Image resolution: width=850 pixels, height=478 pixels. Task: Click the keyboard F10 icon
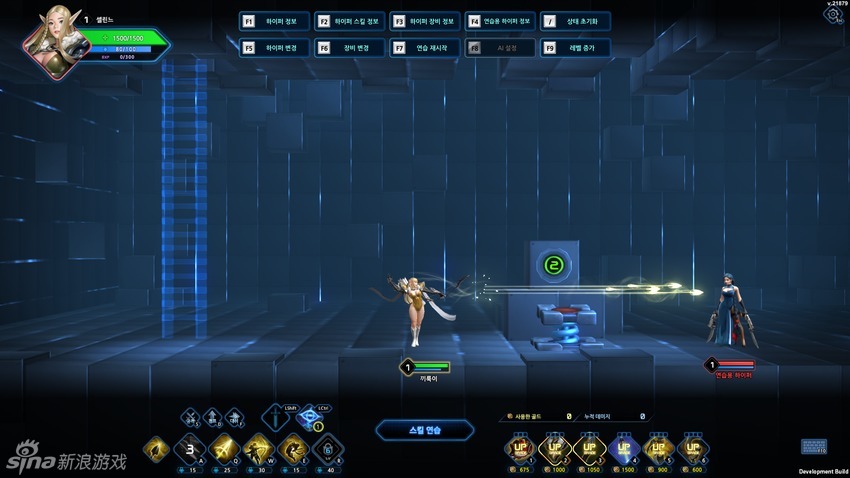click(x=814, y=446)
